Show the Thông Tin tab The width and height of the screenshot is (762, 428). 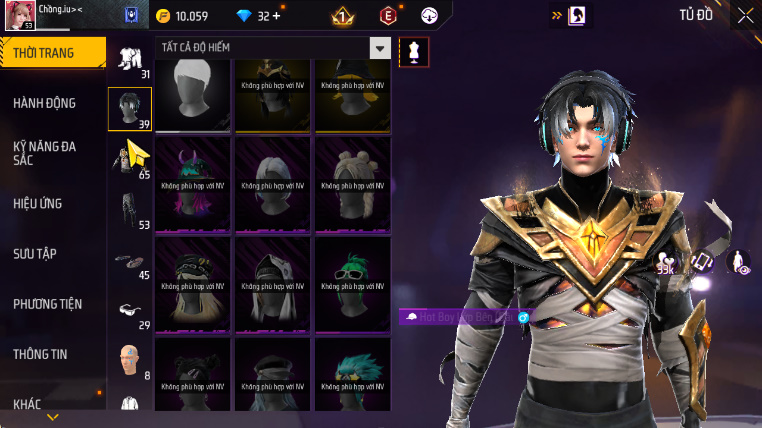(x=41, y=354)
